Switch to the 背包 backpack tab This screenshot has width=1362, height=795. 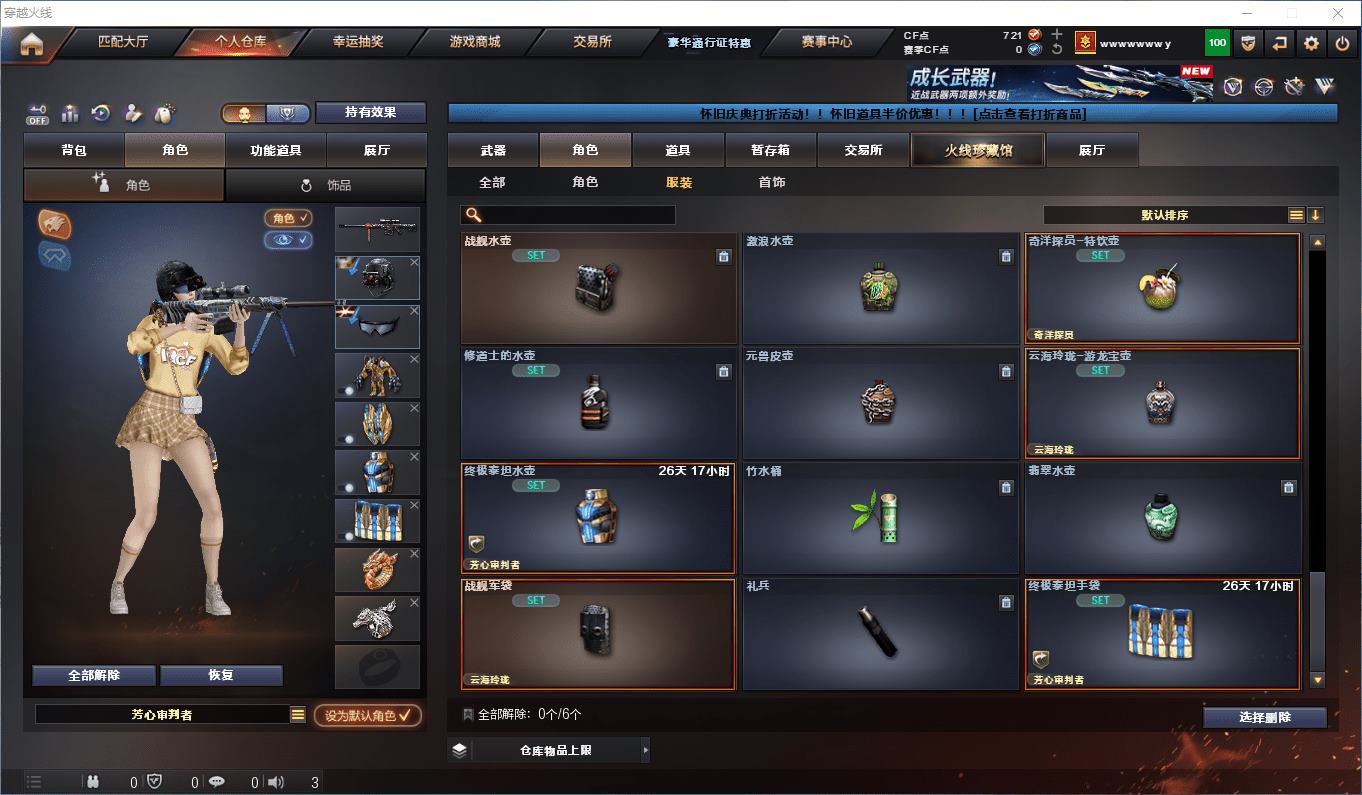point(74,150)
